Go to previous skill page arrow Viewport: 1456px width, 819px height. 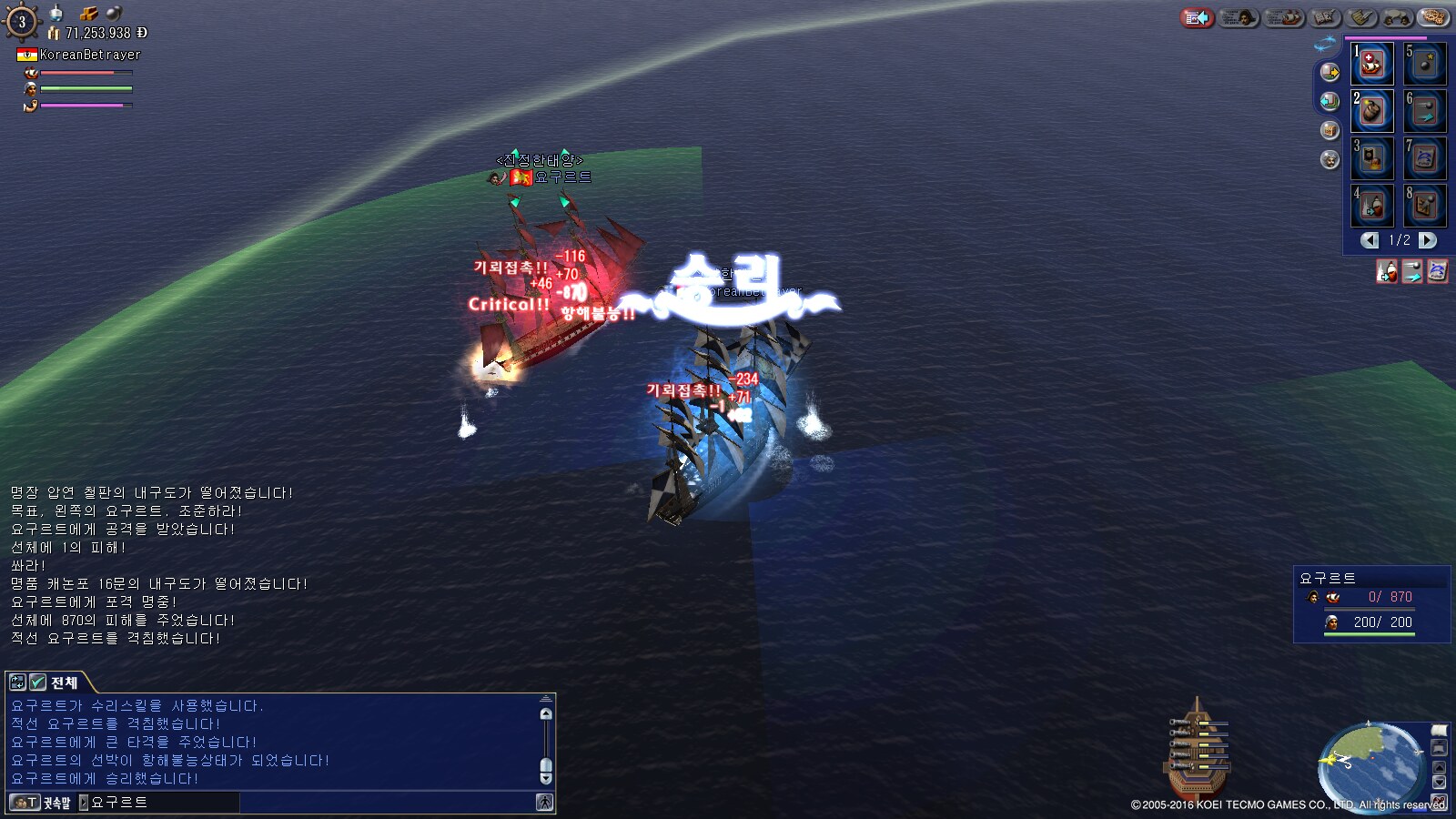click(1370, 240)
